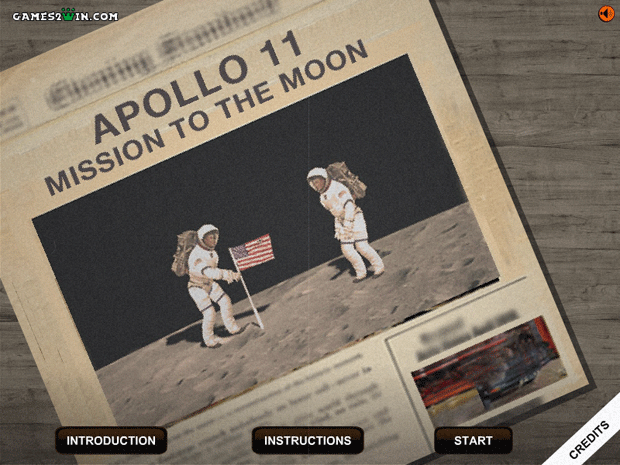Screen dimensions: 620x465
Task: Start the Apollo 11 mission
Action: pos(473,440)
